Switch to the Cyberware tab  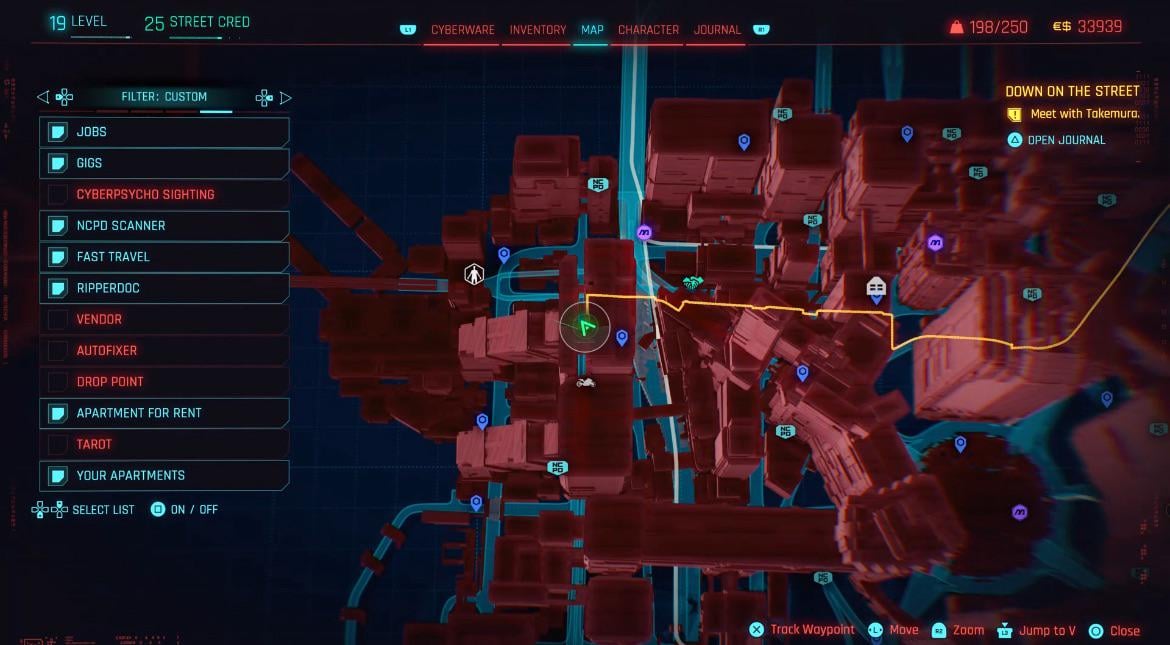pyautogui.click(x=462, y=30)
